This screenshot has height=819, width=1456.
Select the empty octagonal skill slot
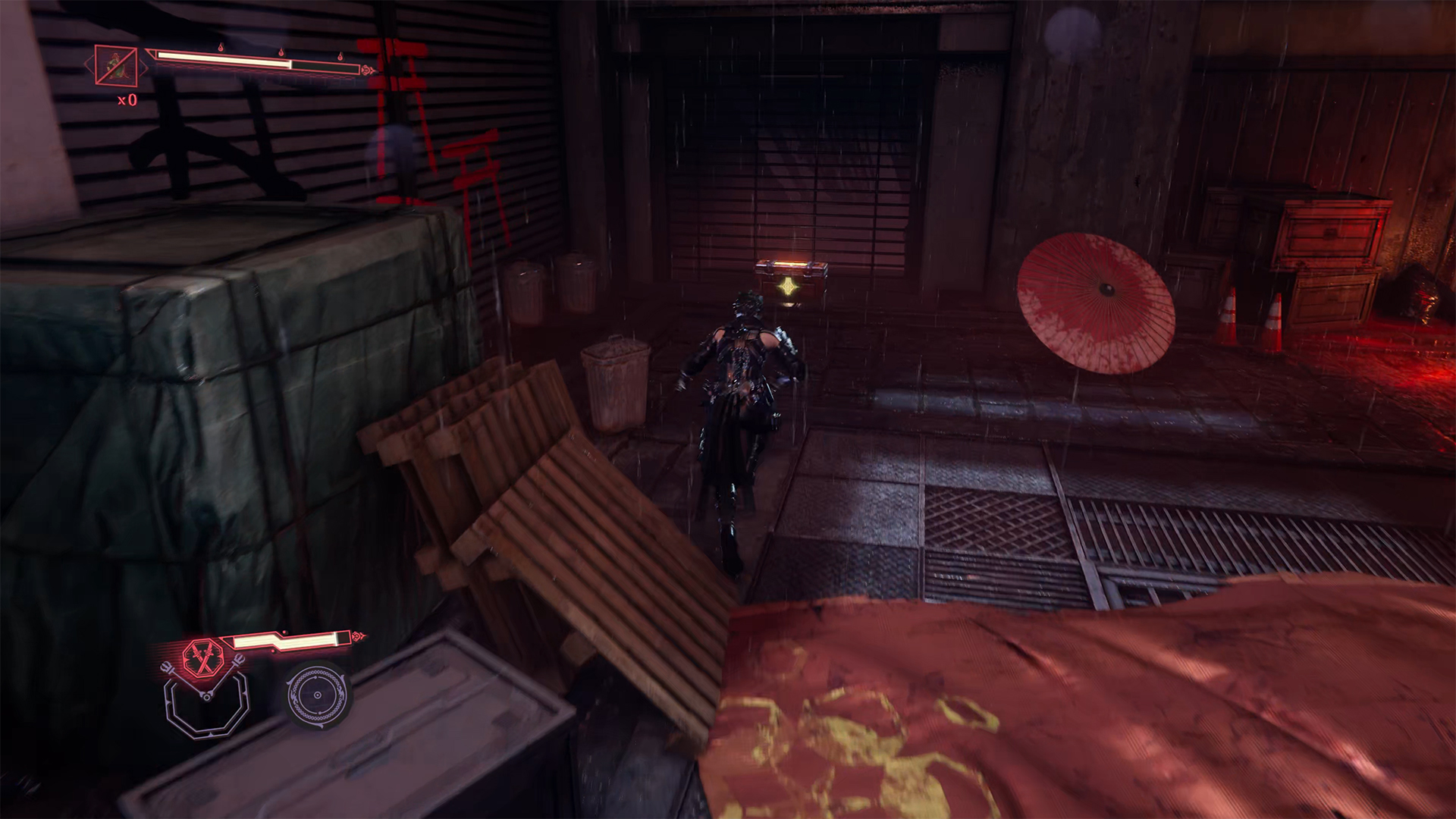(x=206, y=704)
